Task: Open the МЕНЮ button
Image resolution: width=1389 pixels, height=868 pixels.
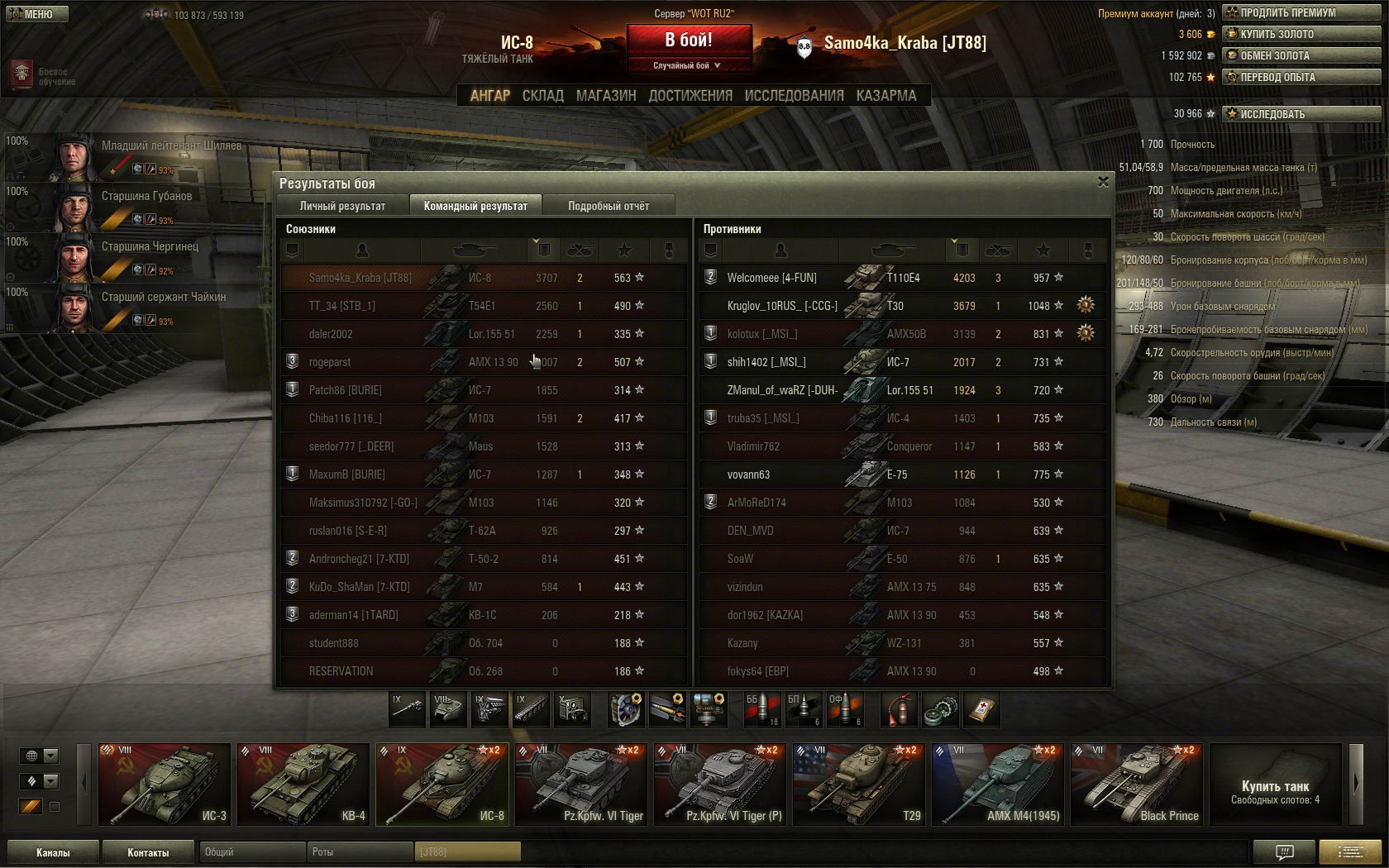Action: [x=36, y=14]
